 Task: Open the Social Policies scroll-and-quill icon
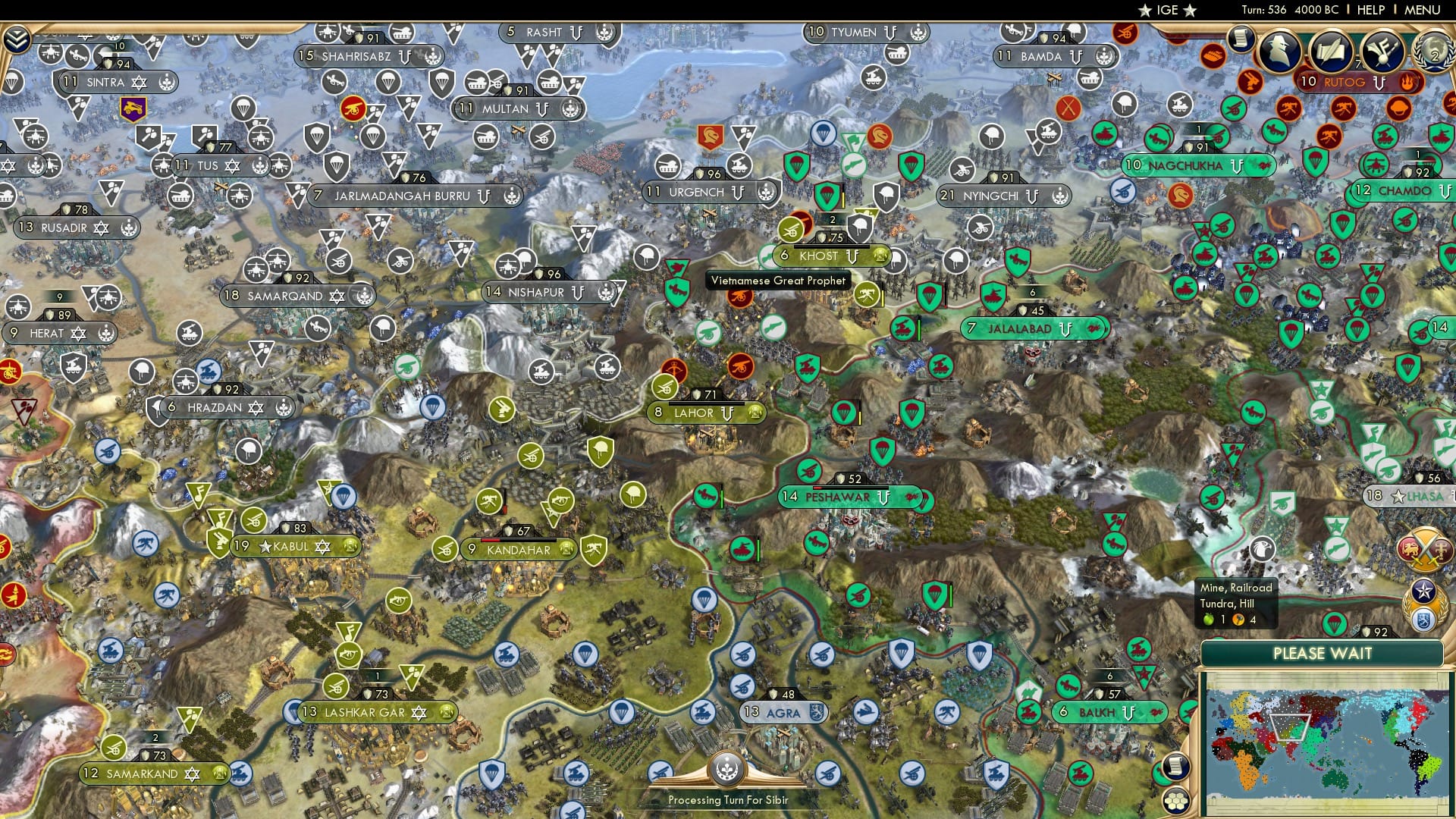point(1331,51)
